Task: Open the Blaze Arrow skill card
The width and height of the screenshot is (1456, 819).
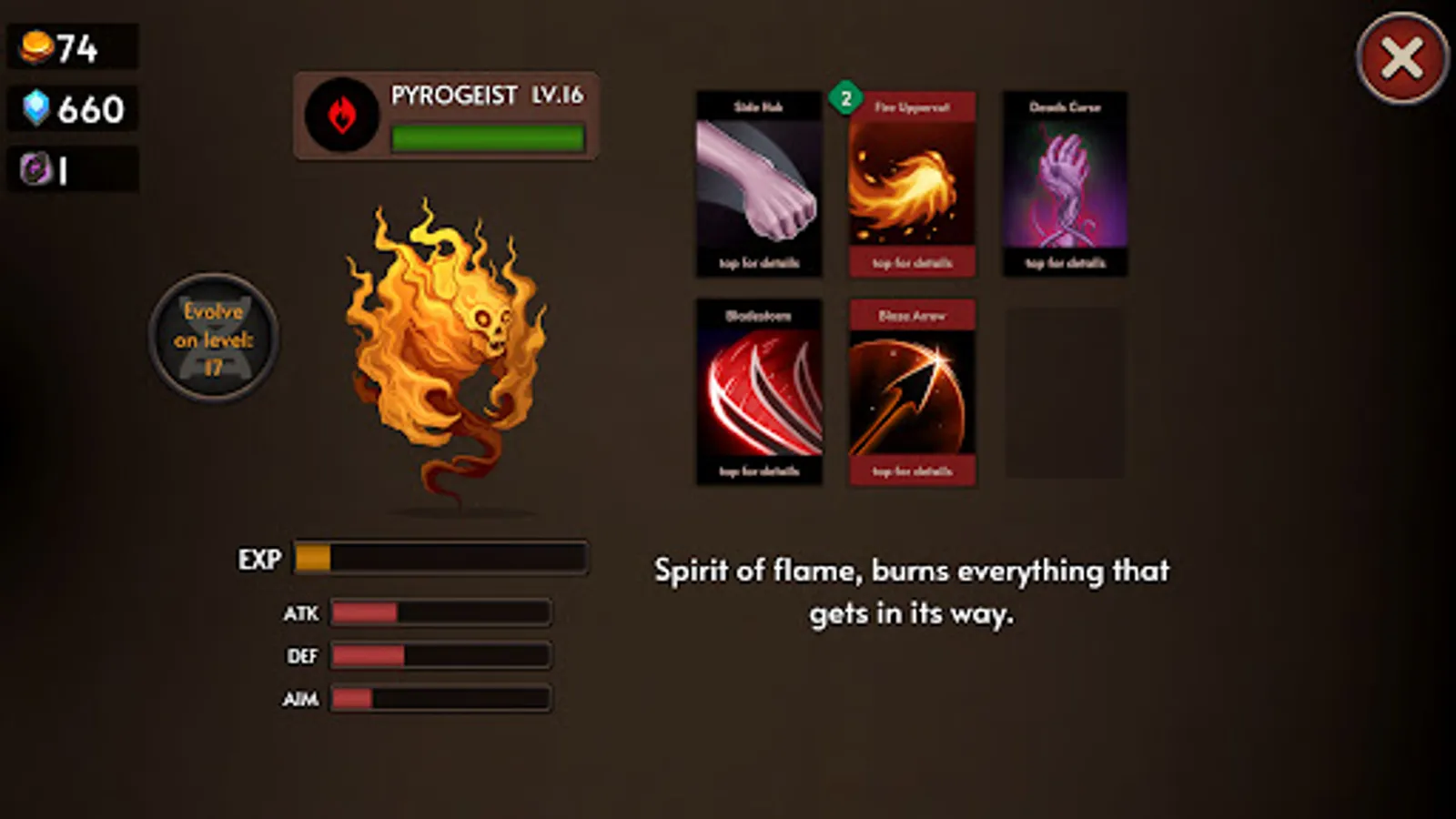Action: (x=911, y=393)
